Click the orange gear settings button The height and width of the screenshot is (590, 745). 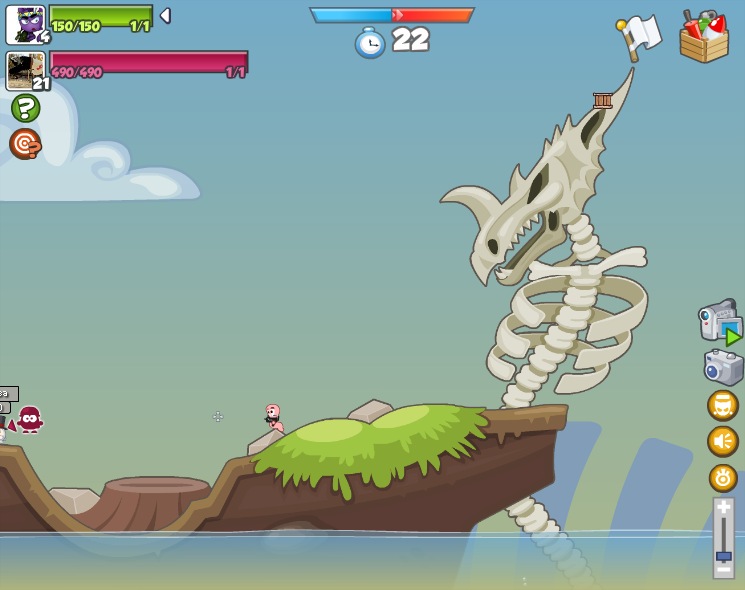coord(723,477)
